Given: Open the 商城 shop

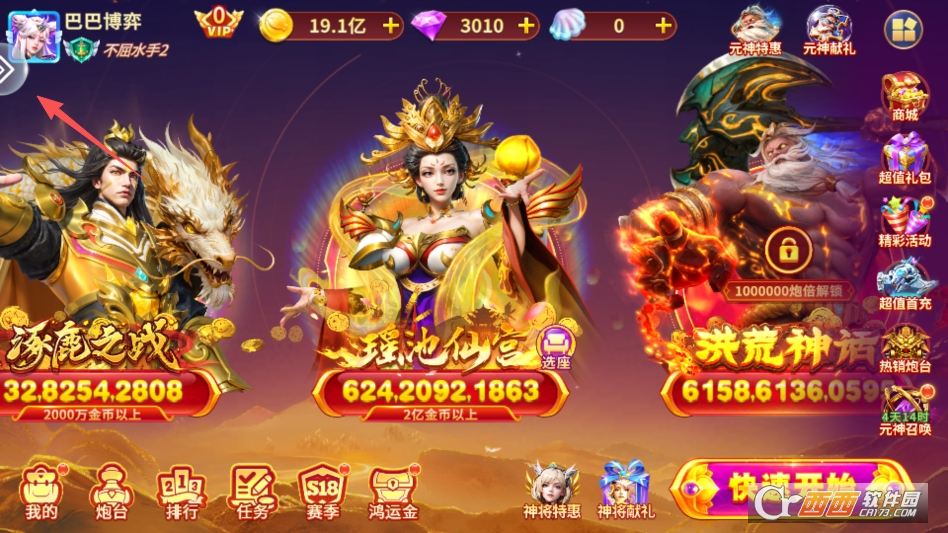Looking at the screenshot, I should 905,97.
